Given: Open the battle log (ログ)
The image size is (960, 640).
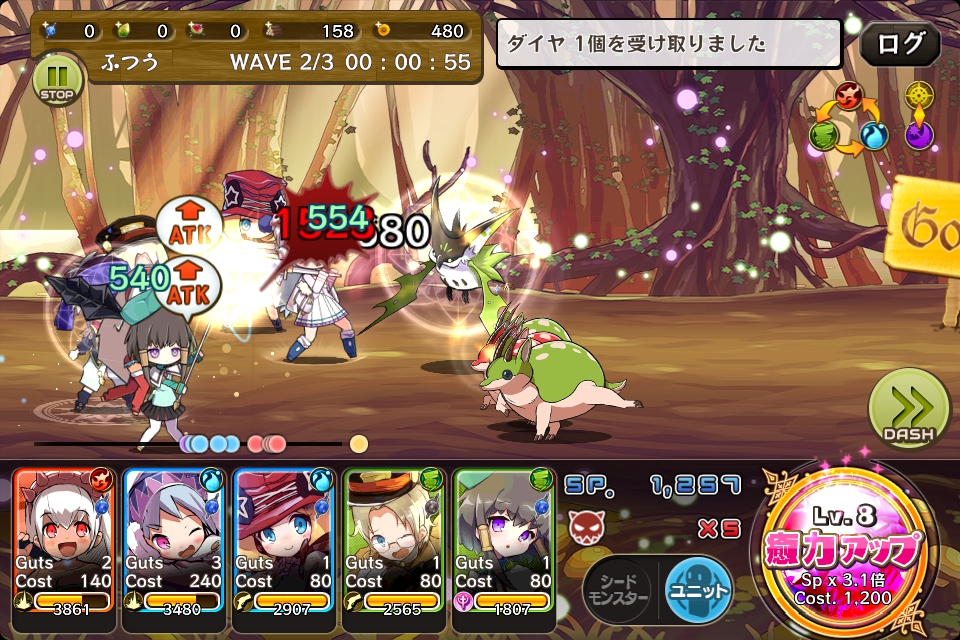Looking at the screenshot, I should (x=900, y=43).
